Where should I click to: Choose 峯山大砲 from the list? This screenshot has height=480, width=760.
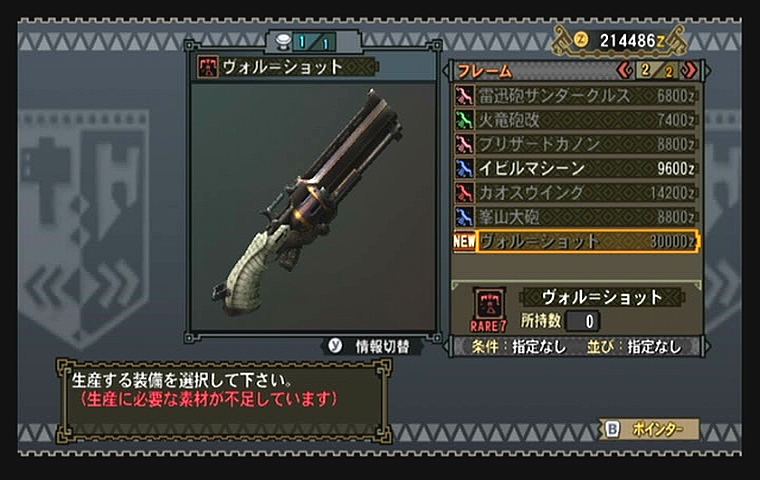click(575, 216)
